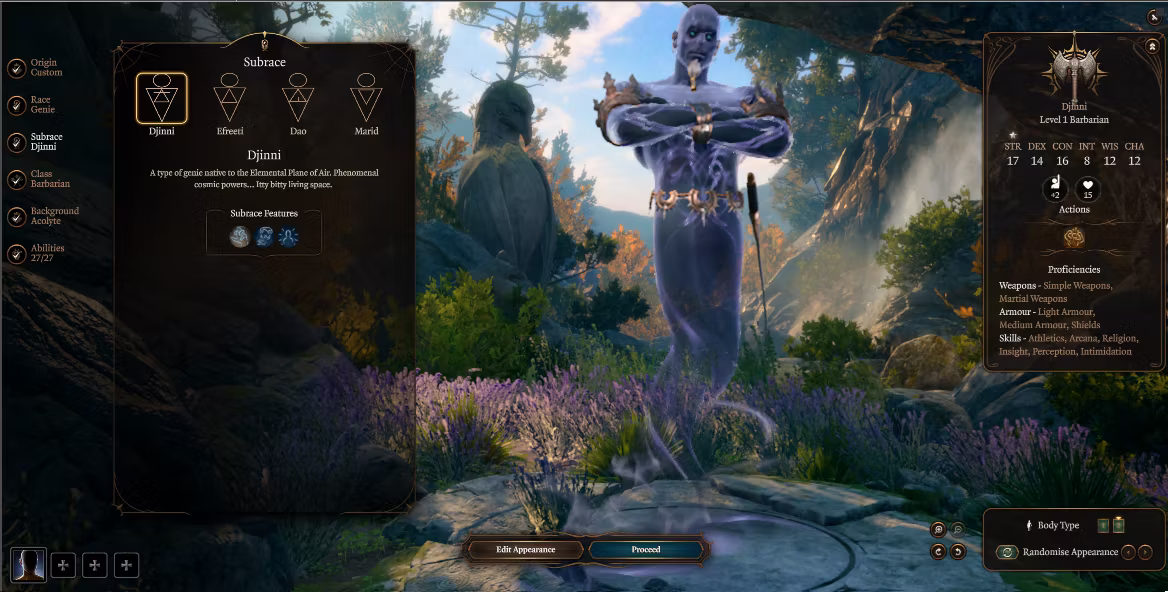The width and height of the screenshot is (1168, 592).
Task: Zoom the camera in on the character
Action: pyautogui.click(x=938, y=529)
